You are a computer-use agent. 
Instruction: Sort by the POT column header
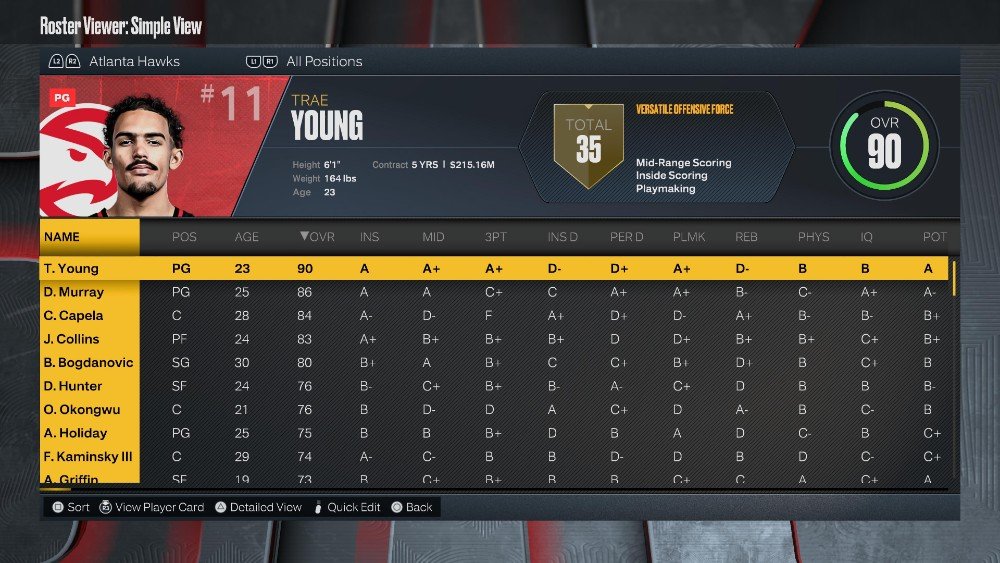click(934, 237)
